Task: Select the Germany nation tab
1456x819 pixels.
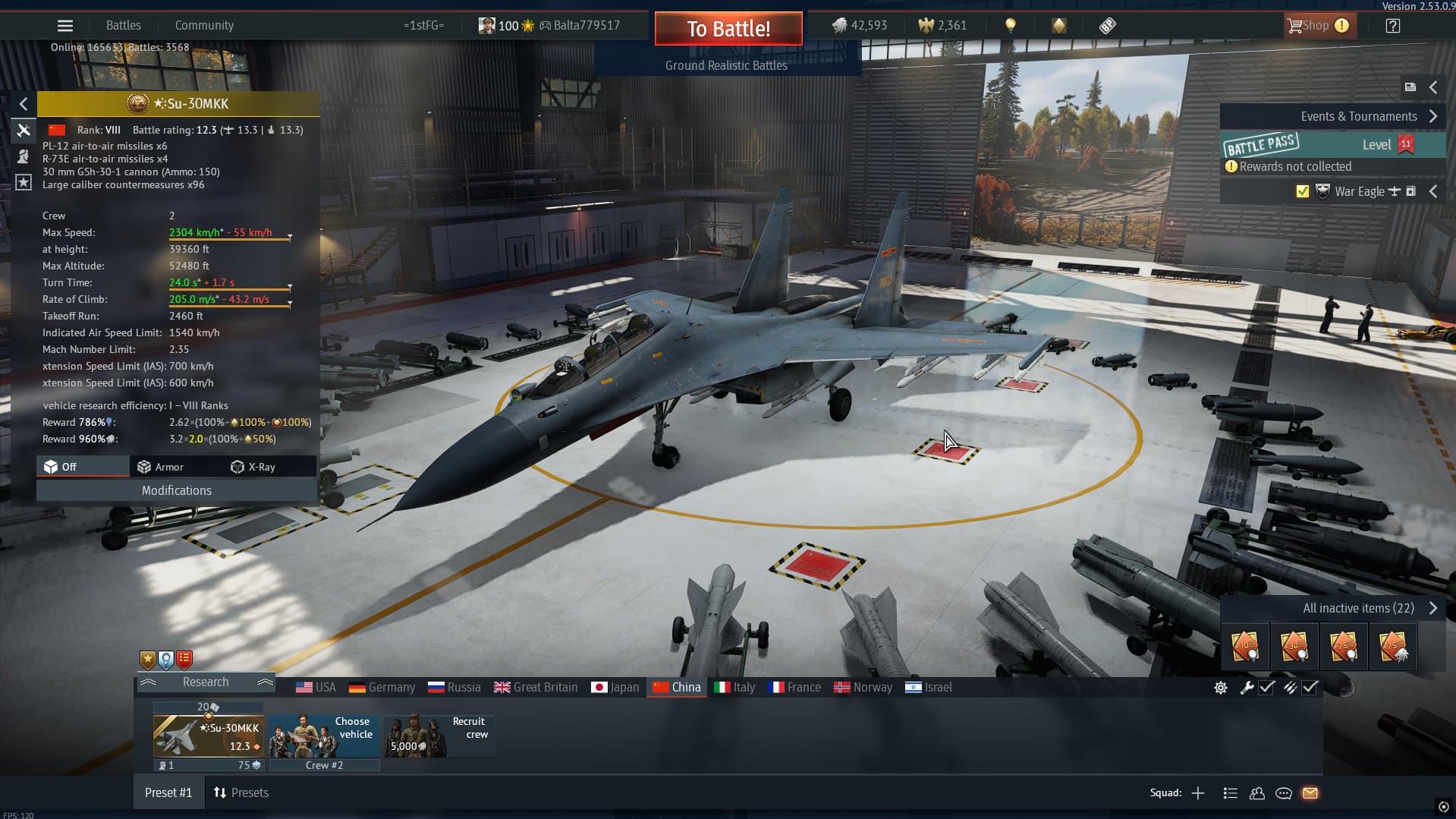Action: pyautogui.click(x=382, y=688)
